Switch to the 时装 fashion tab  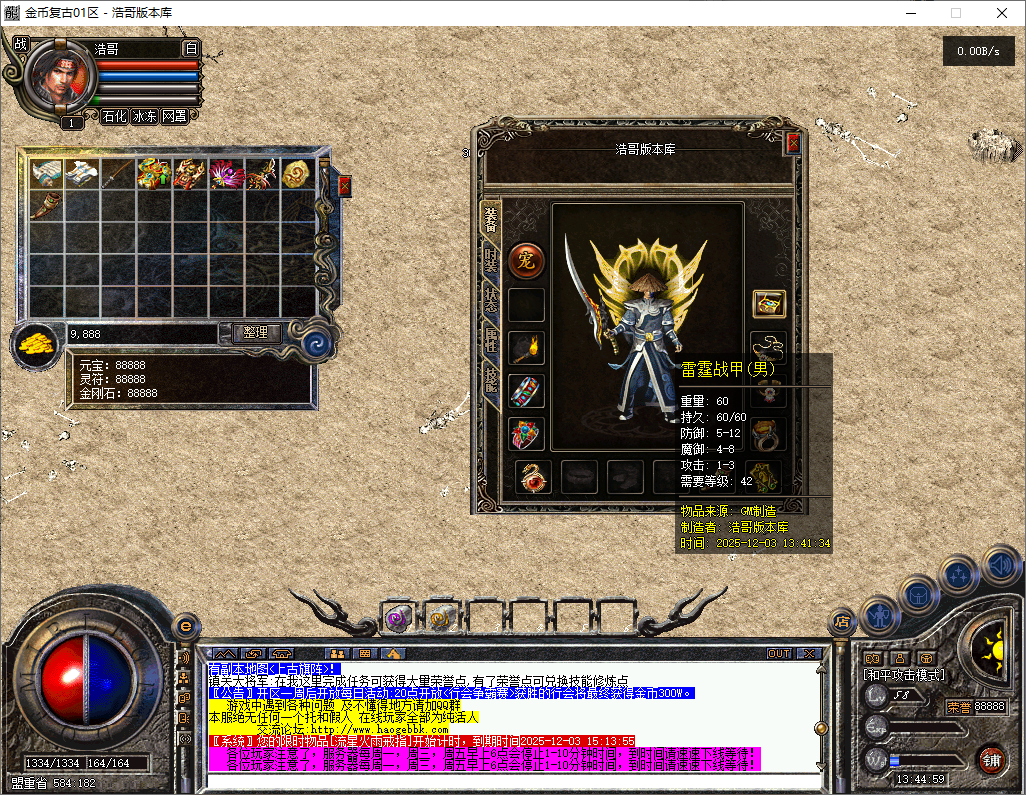(490, 260)
